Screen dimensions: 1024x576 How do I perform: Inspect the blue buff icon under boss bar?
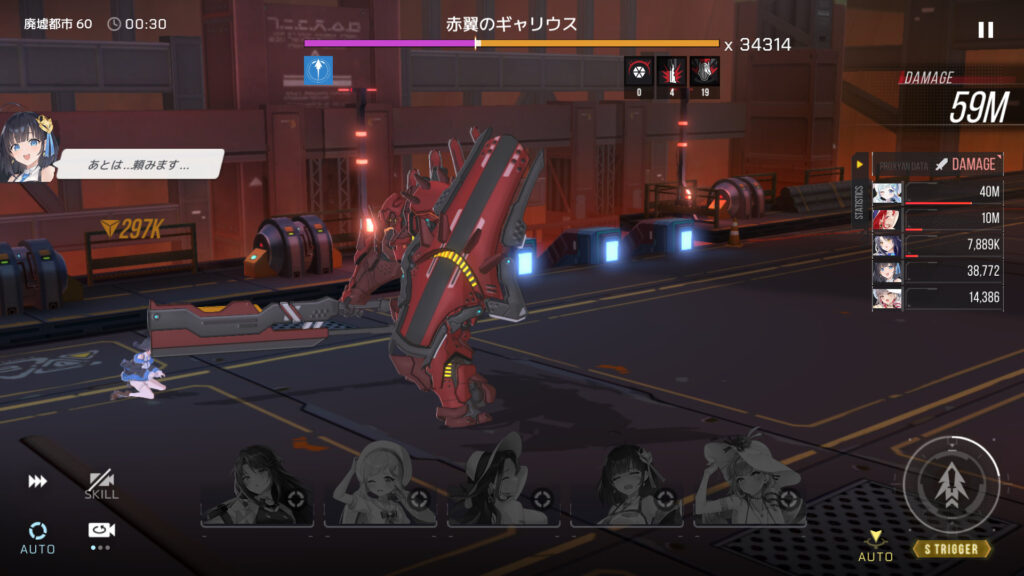(319, 70)
